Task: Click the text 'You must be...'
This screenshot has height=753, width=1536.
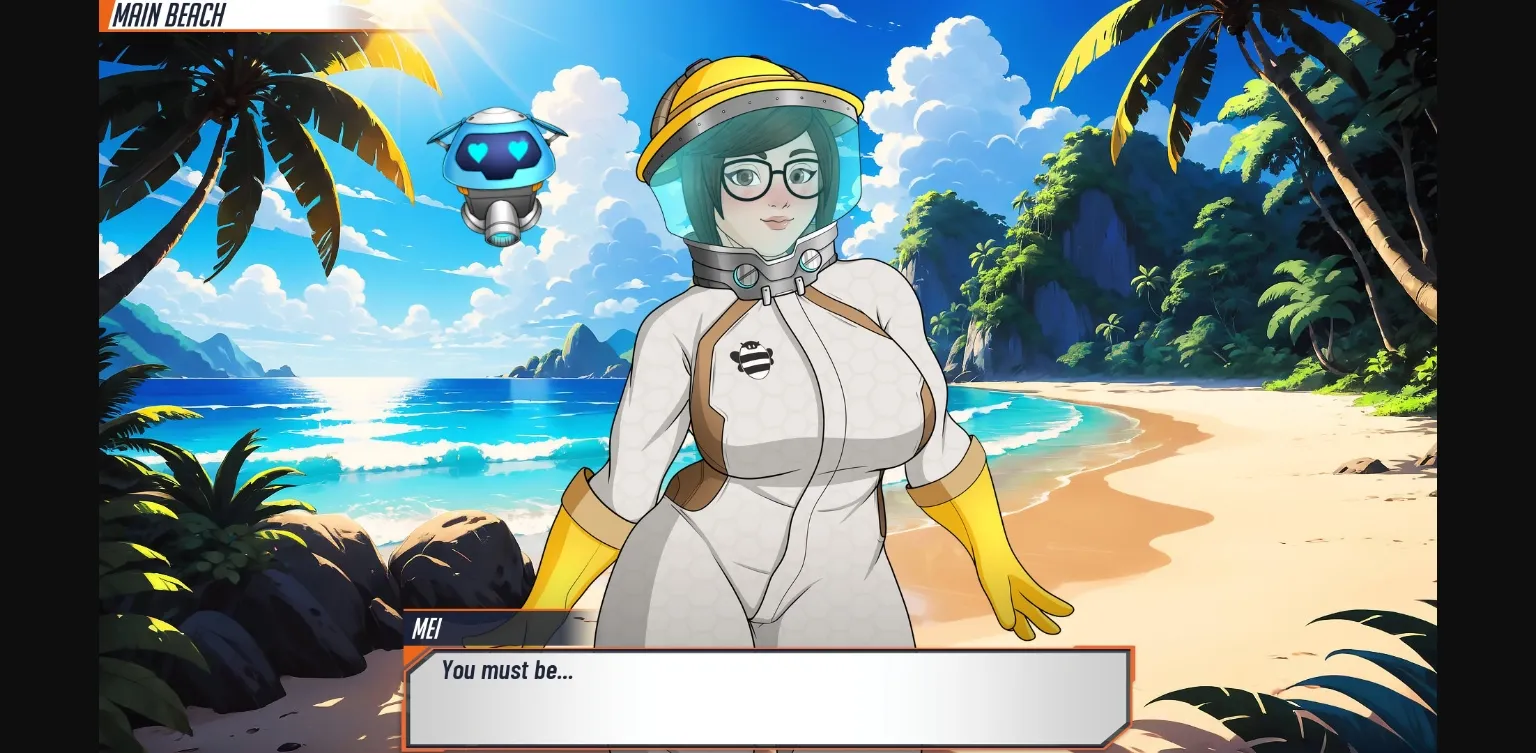Action: click(508, 671)
